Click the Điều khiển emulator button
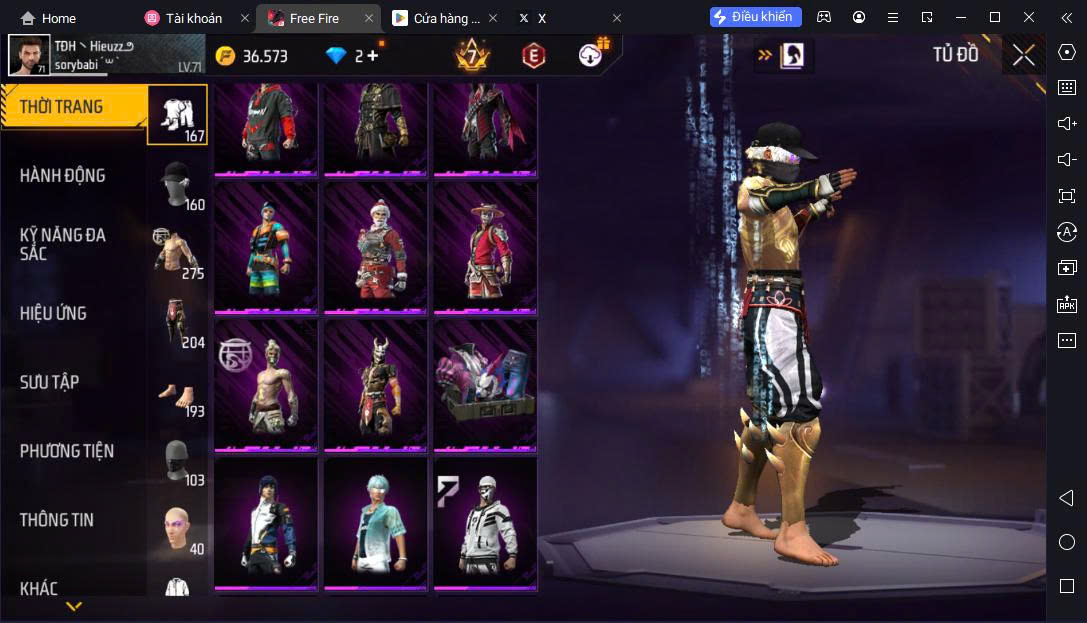This screenshot has height=623, width=1087. pyautogui.click(x=756, y=17)
